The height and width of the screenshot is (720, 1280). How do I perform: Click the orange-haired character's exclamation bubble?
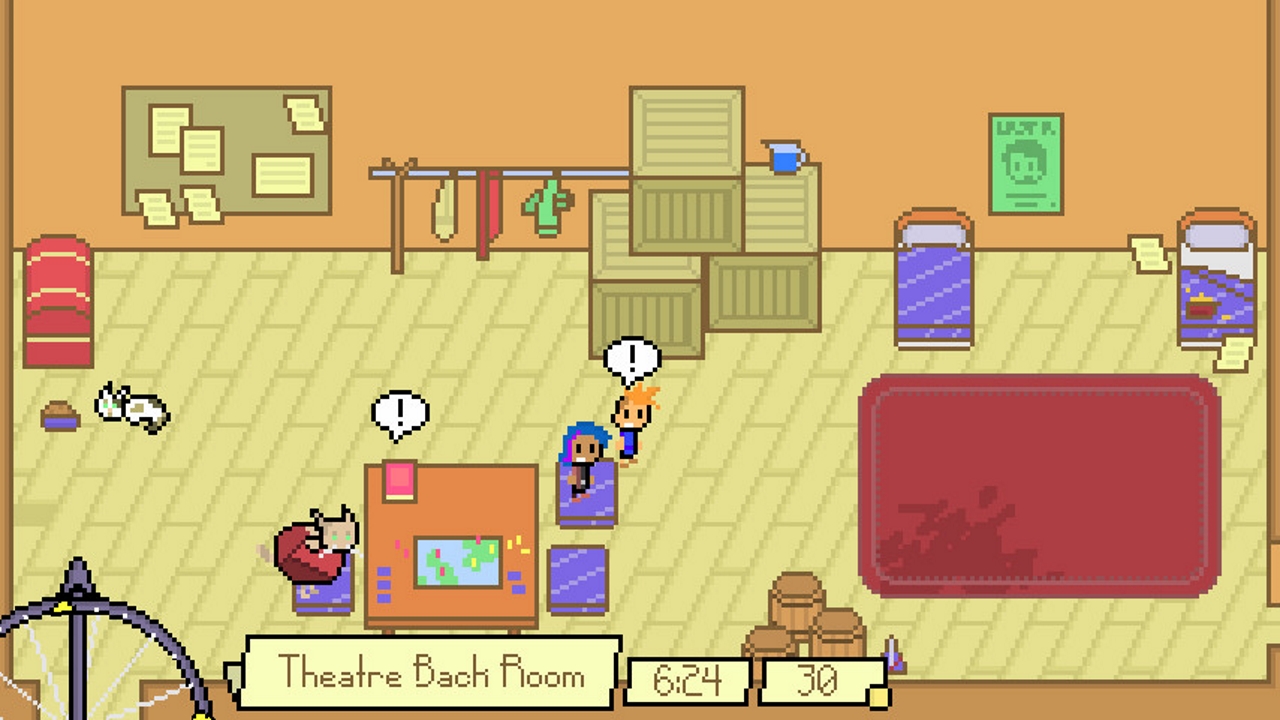(632, 355)
